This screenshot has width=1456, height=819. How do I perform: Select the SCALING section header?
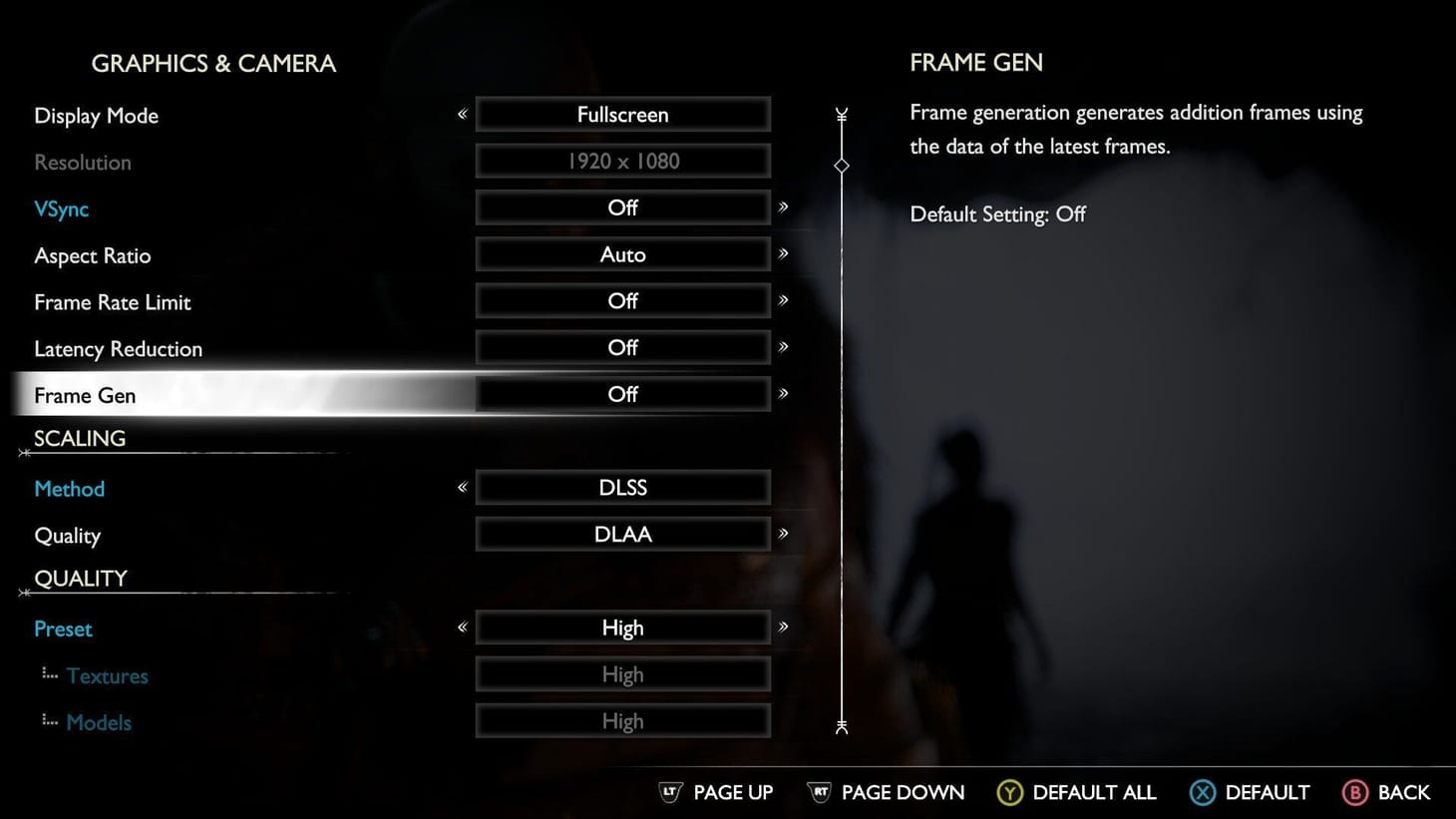[x=79, y=438]
